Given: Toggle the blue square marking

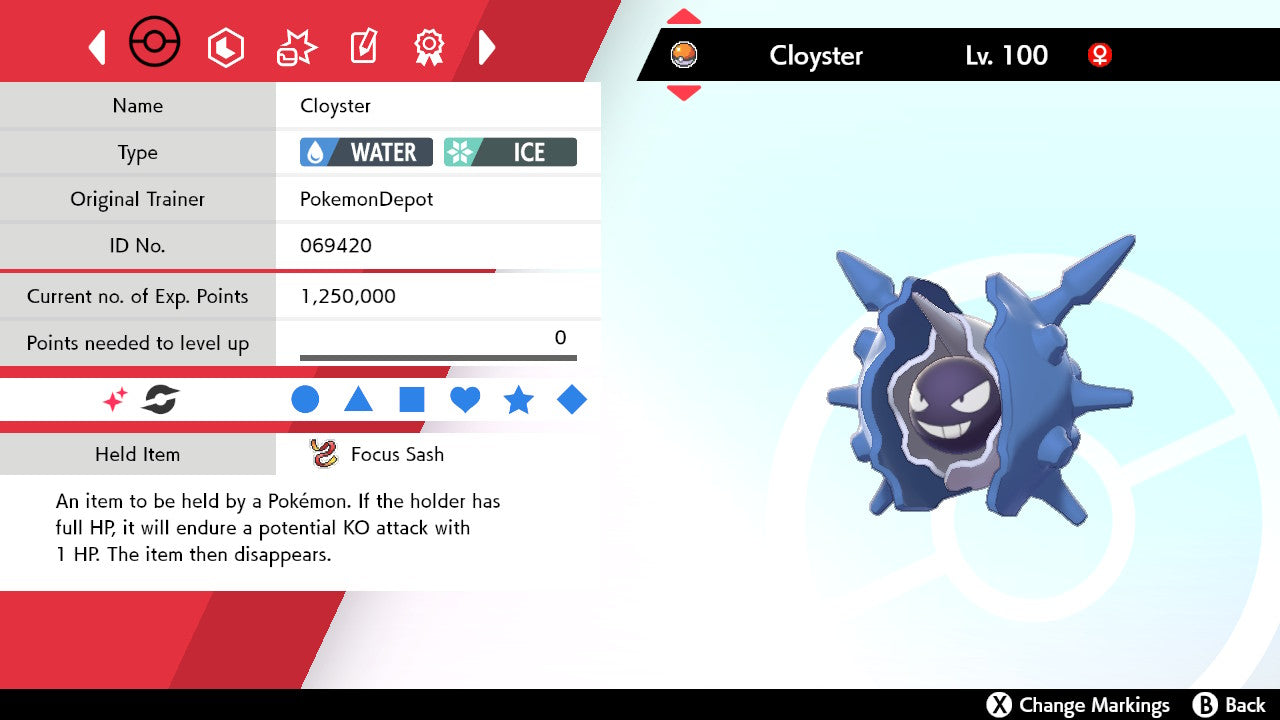Looking at the screenshot, I should 412,400.
